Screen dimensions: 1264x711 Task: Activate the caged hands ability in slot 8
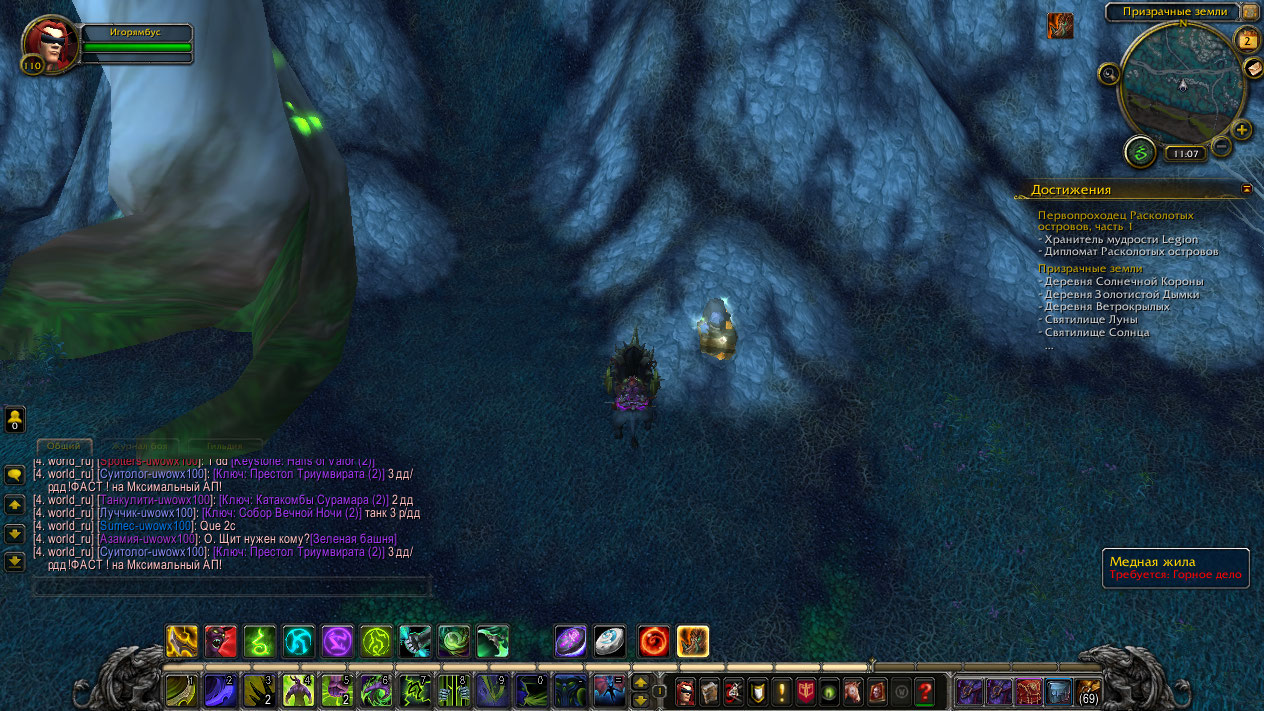454,691
